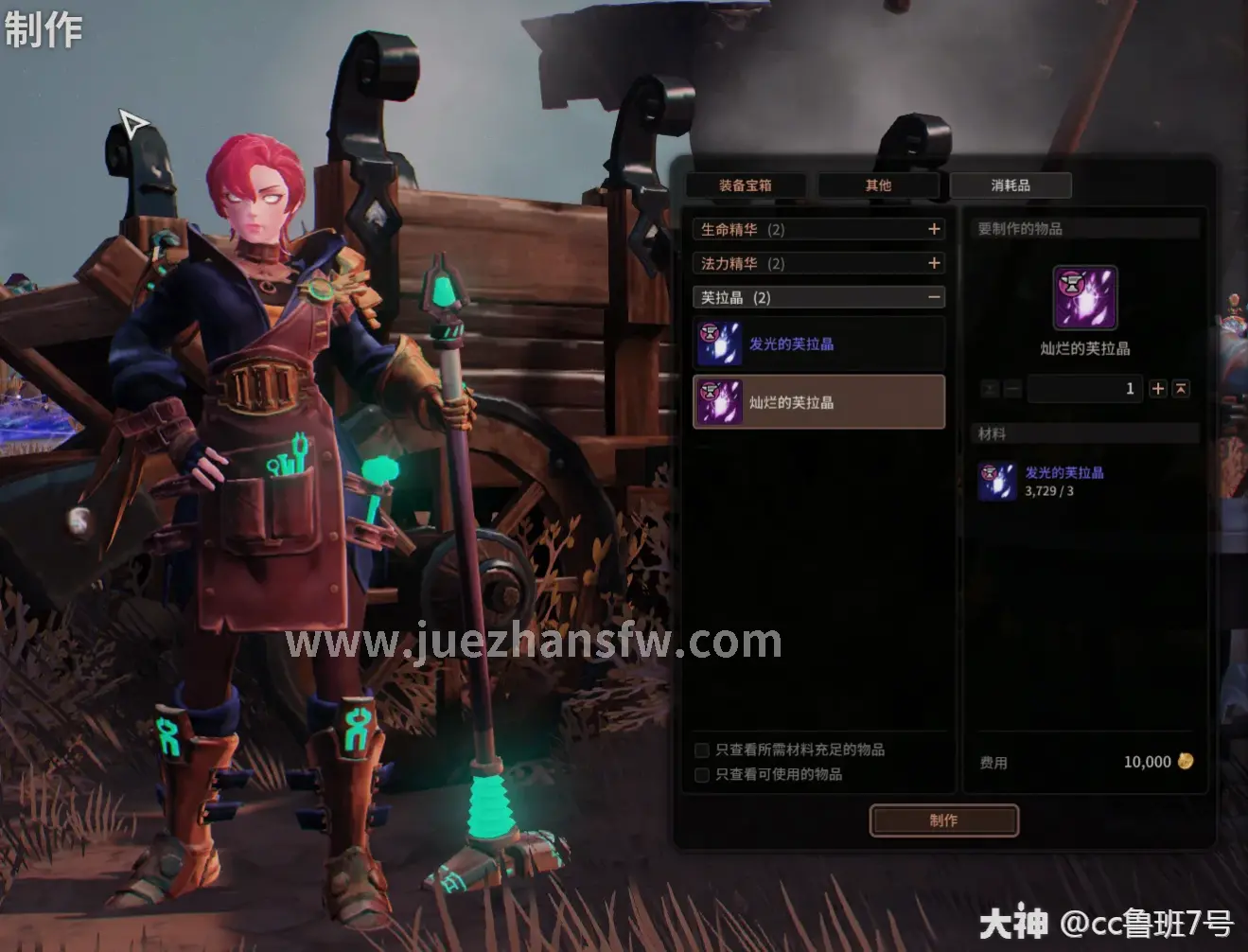Collapse the 芙拉晶 category
The height and width of the screenshot is (952, 1248).
coord(934,297)
